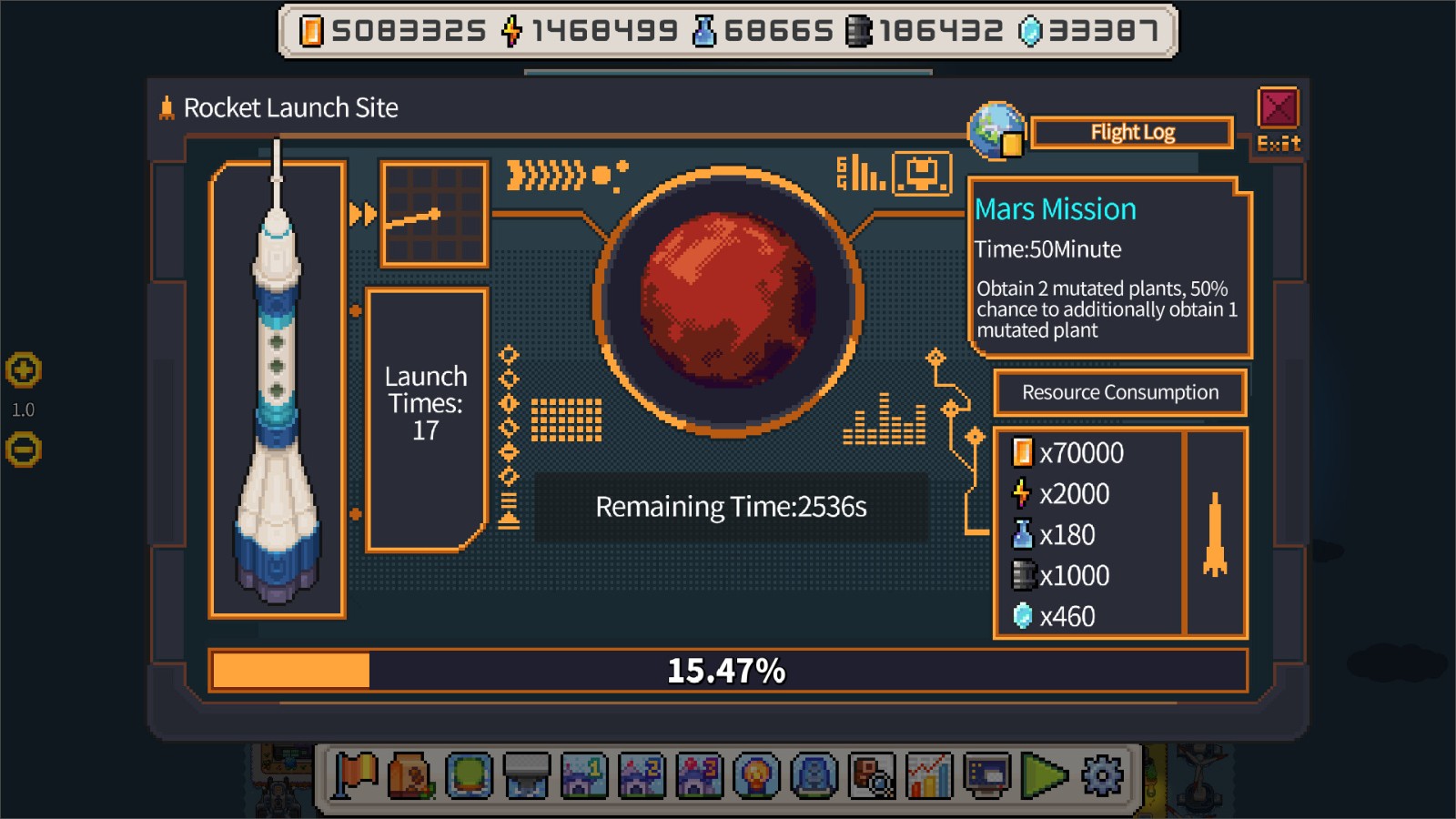Open the bar chart statistics icon
The width and height of the screenshot is (1456, 819).
929,776
